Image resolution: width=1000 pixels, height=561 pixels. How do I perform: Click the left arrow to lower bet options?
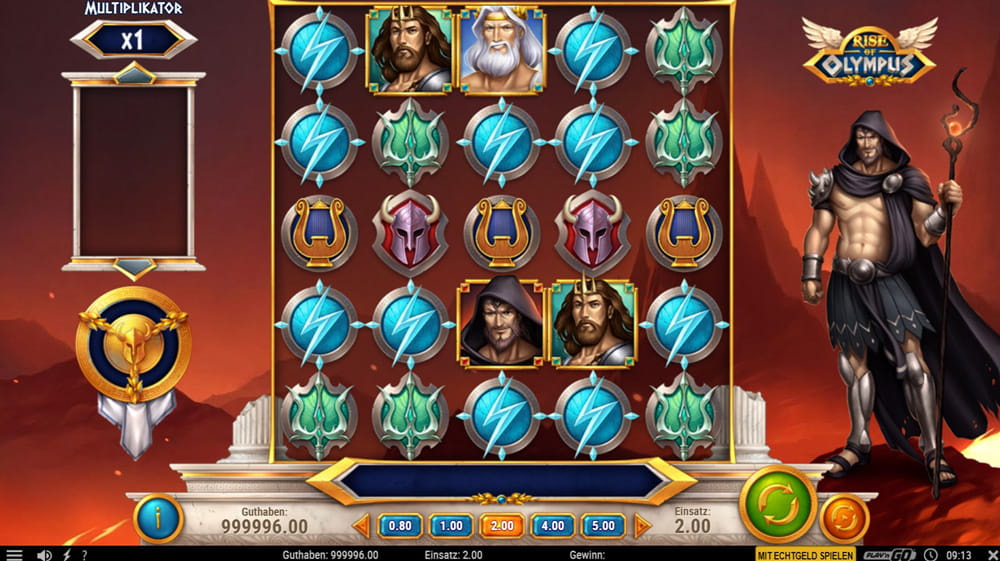pyautogui.click(x=361, y=525)
